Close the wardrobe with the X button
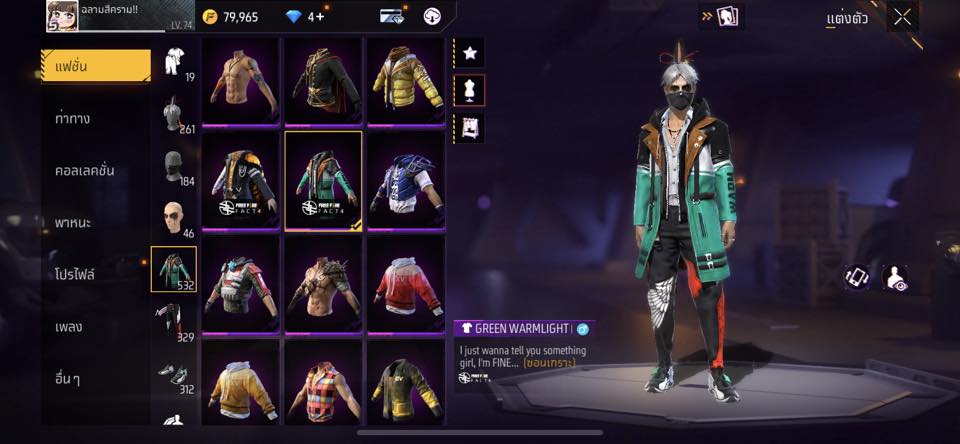 (x=902, y=16)
